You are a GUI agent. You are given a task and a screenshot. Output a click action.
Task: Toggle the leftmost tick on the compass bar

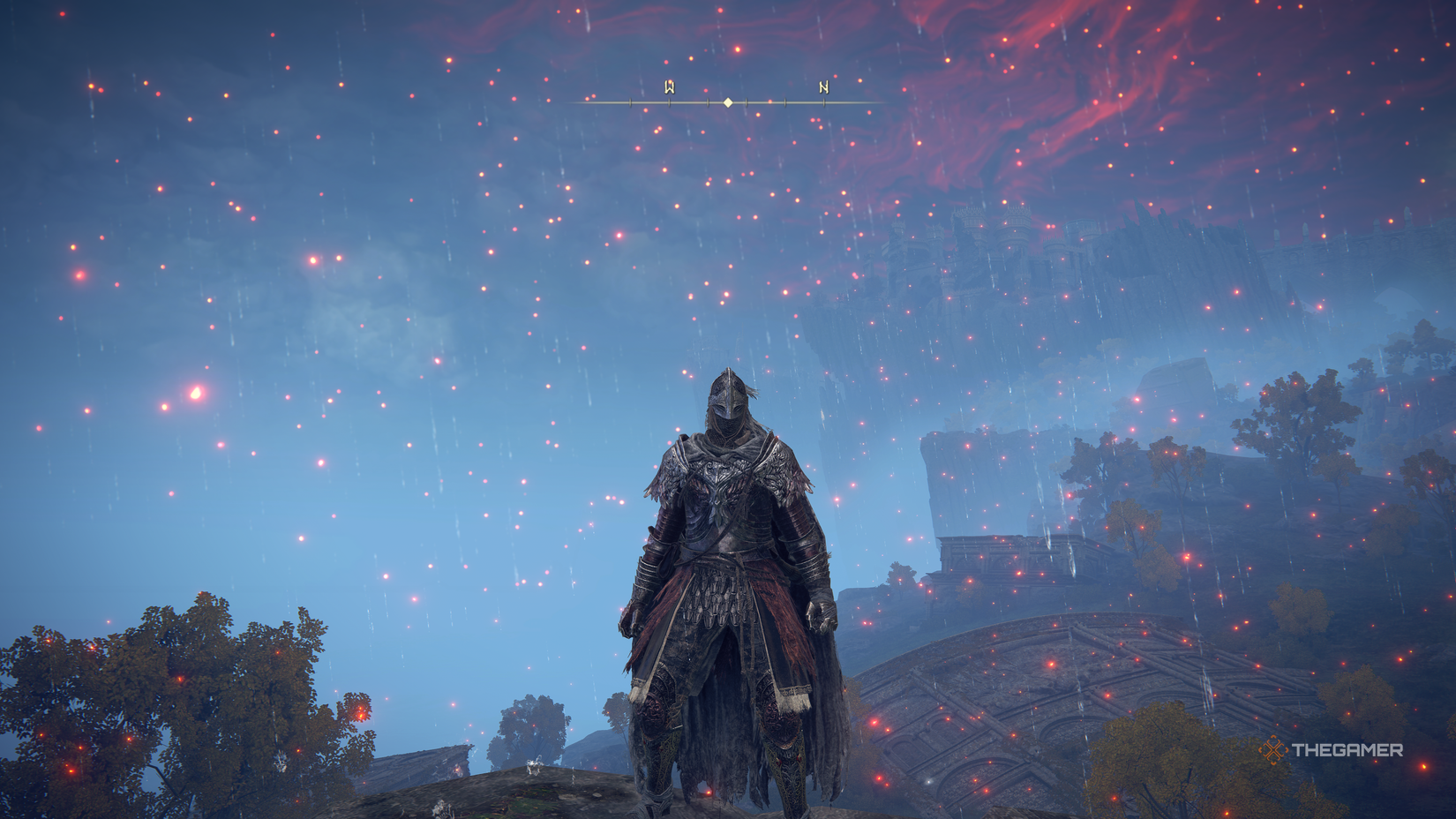tap(630, 101)
